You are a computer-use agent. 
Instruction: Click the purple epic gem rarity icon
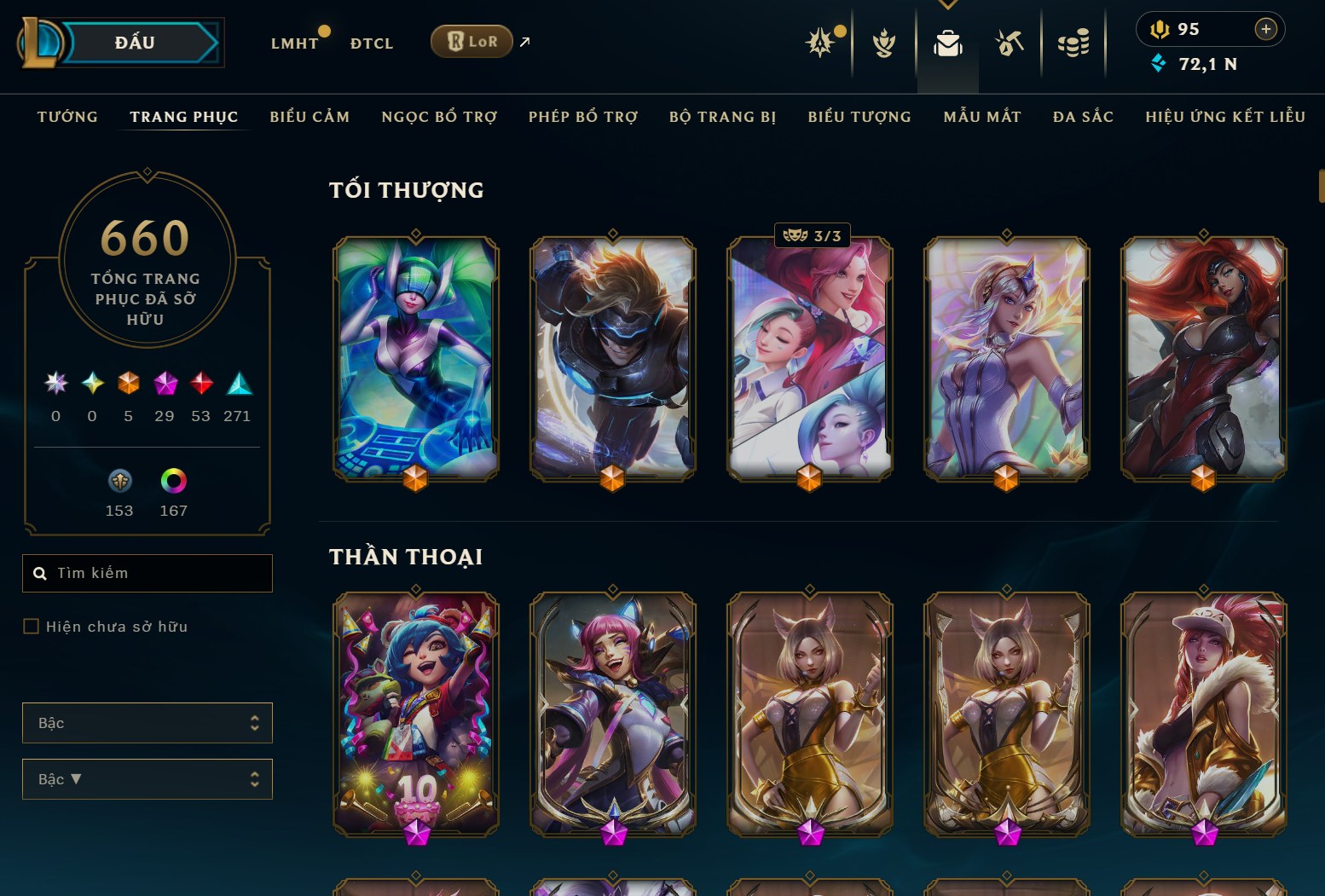165,385
